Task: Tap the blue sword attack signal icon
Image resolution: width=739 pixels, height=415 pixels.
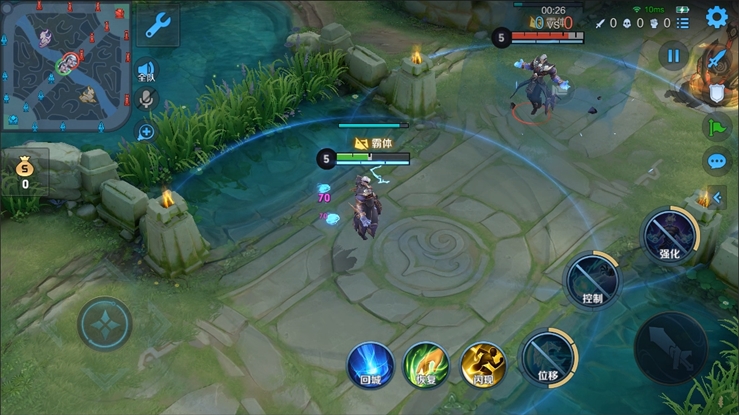Action: coord(716,60)
